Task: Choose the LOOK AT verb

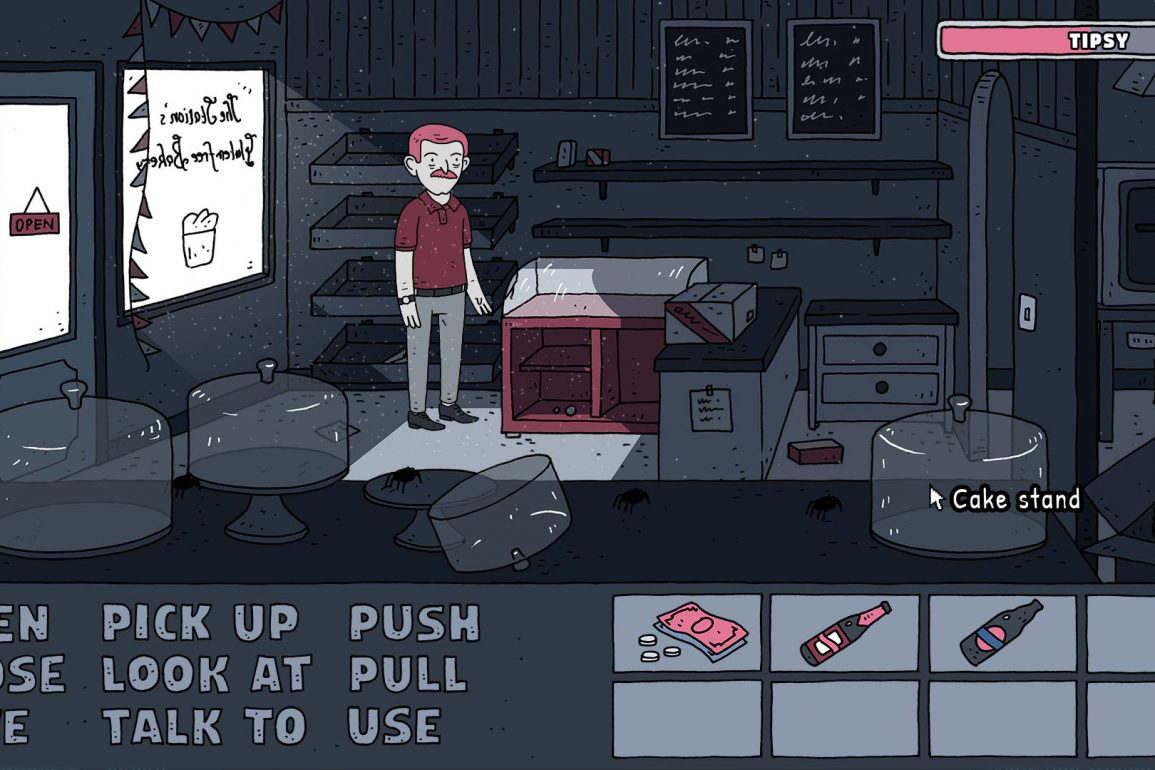Action: click(x=207, y=675)
